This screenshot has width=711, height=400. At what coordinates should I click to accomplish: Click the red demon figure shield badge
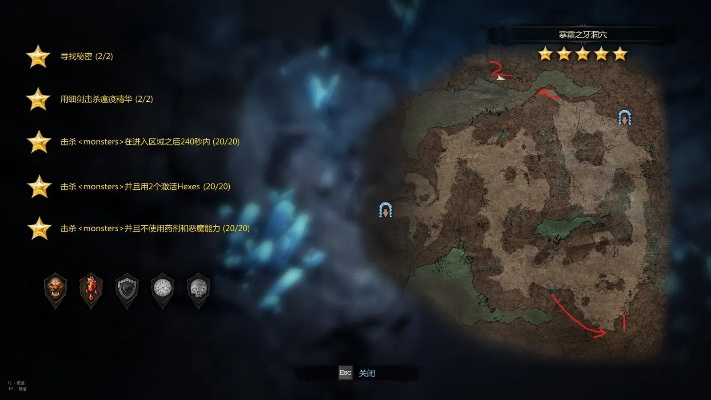click(91, 289)
